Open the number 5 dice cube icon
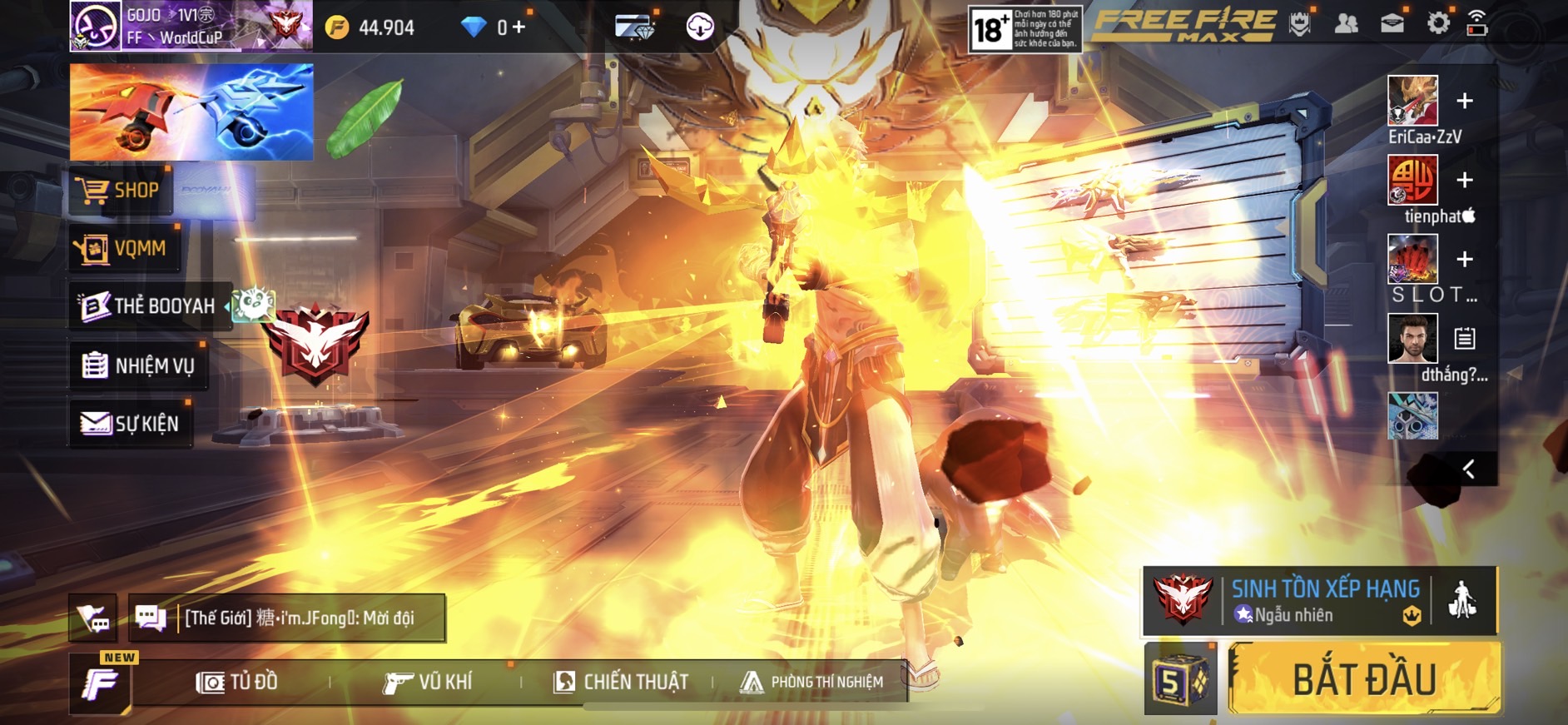Screen dimensions: 1568x725 [x=1179, y=680]
